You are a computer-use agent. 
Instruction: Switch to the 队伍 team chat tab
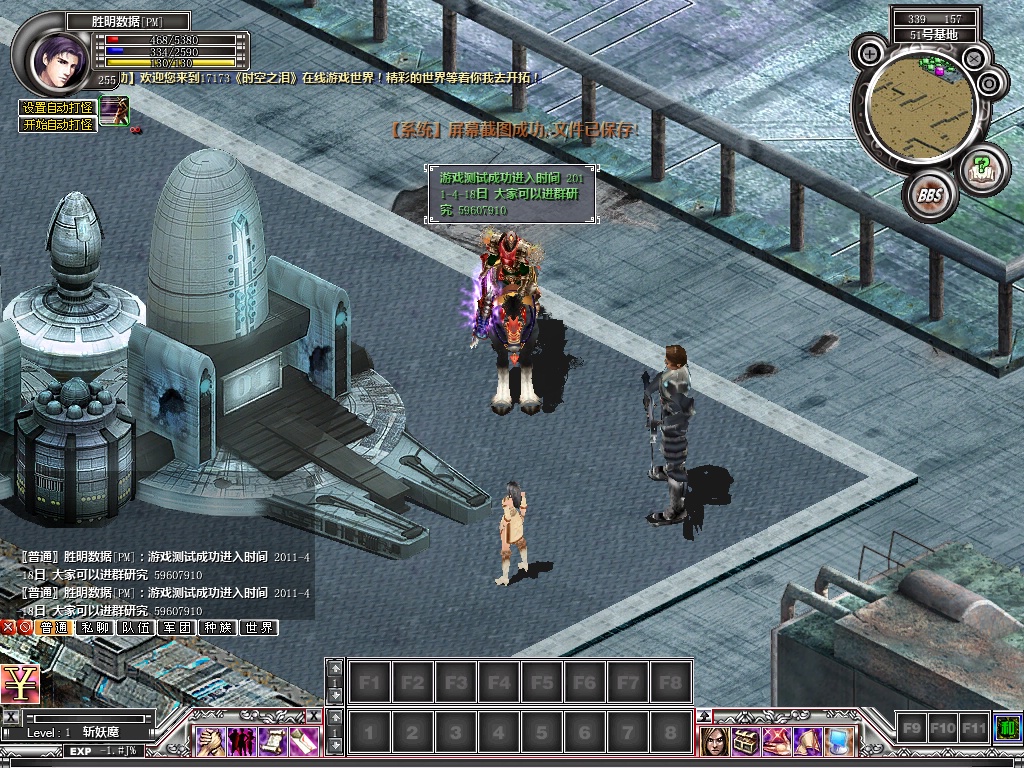click(137, 628)
